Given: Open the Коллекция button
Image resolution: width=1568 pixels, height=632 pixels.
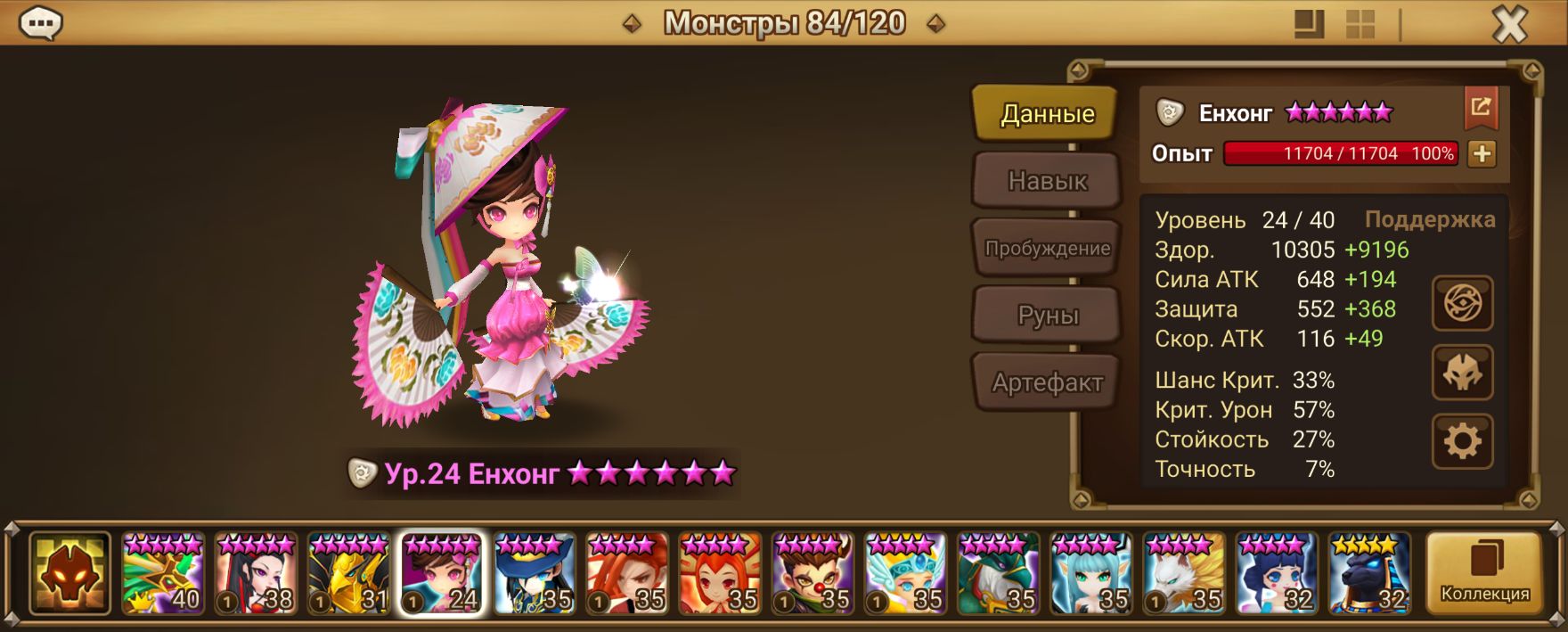Looking at the screenshot, I should click(x=1484, y=573).
